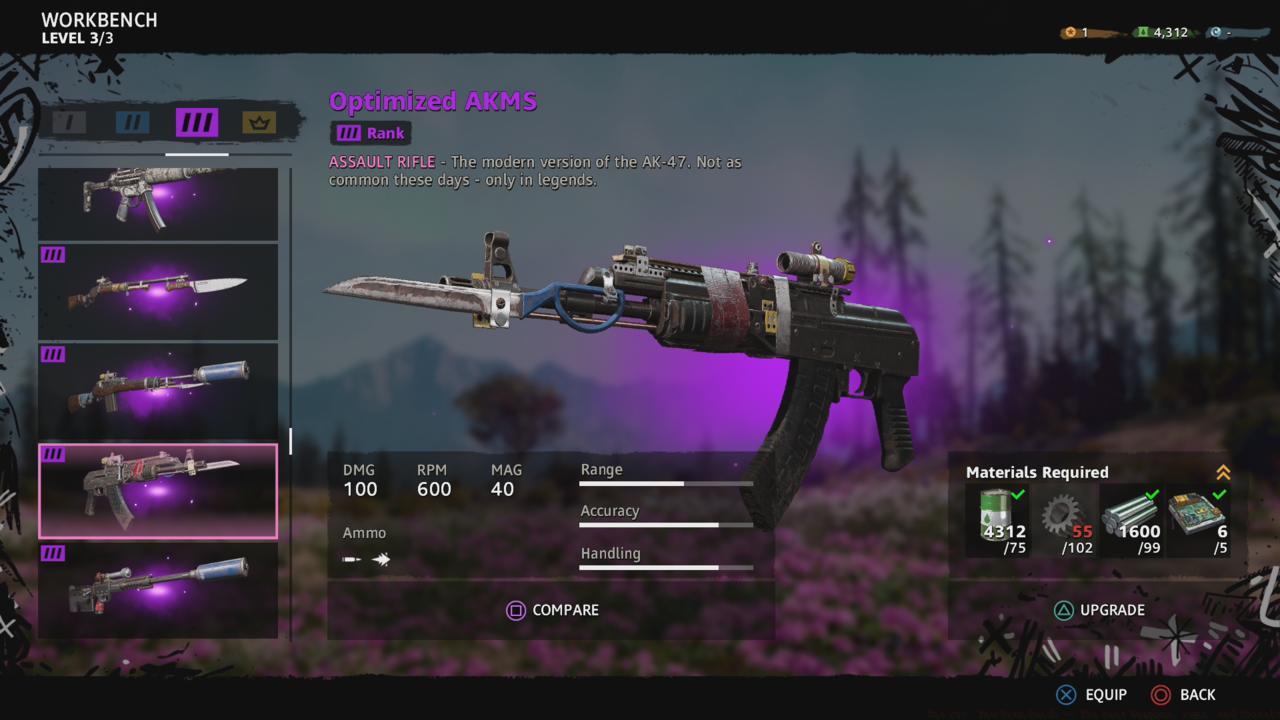Equip the selected weapon

pyautogui.click(x=1093, y=695)
